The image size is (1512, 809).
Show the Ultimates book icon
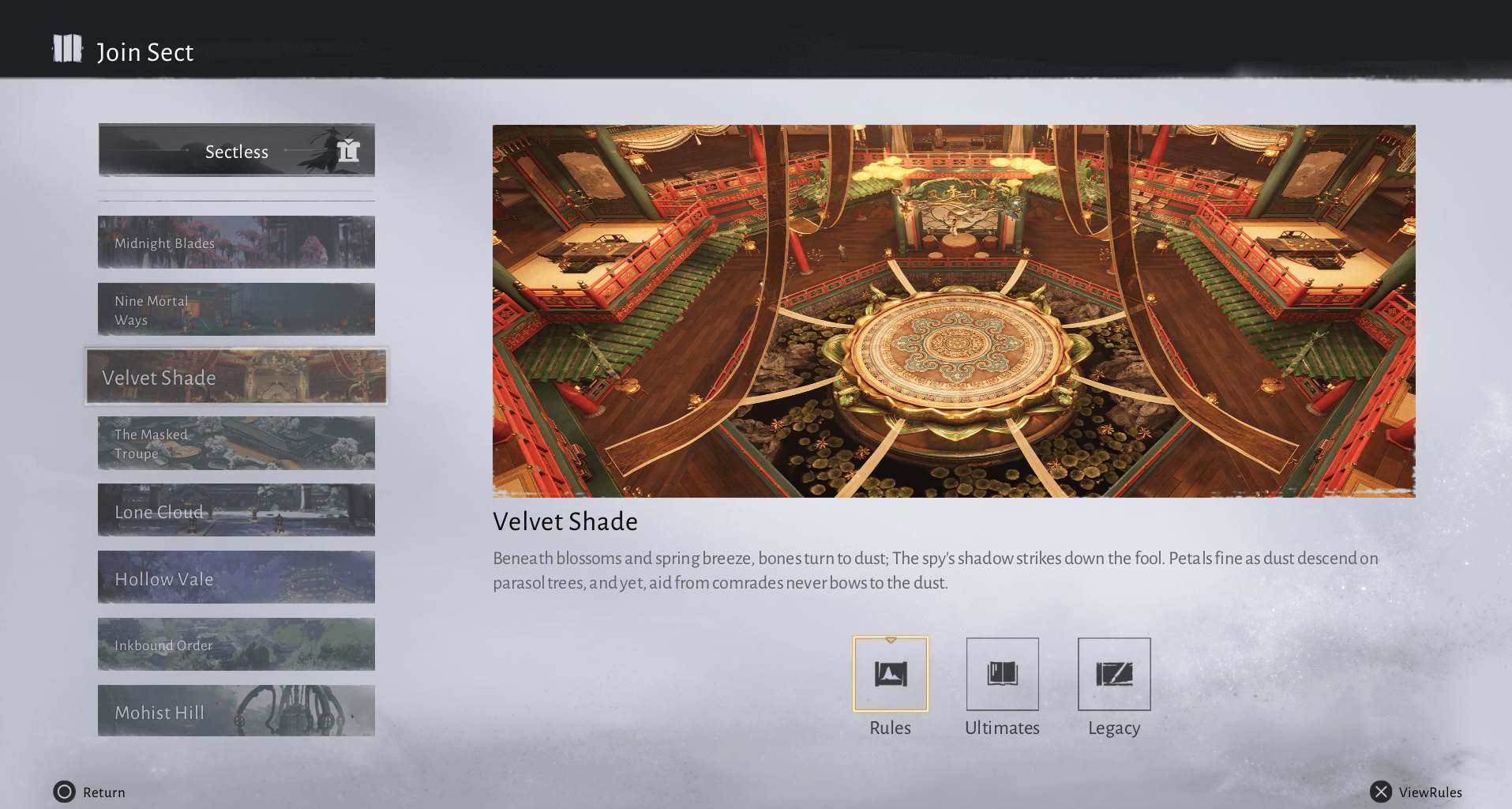click(x=1002, y=674)
